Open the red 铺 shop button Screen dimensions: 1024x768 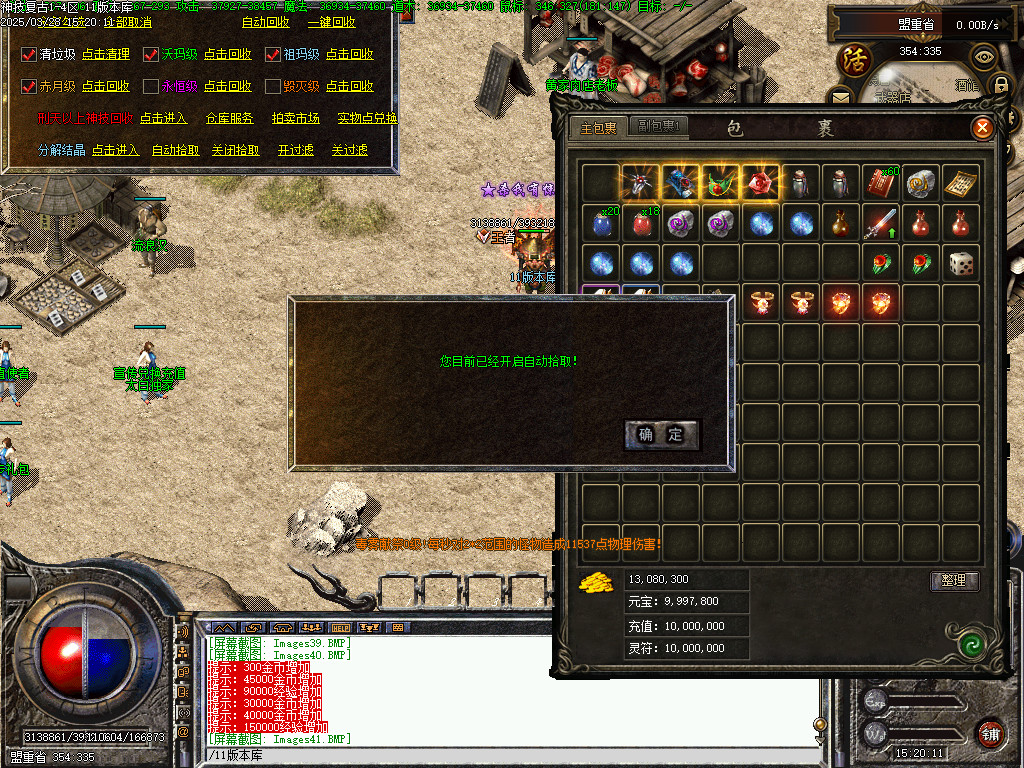click(990, 731)
